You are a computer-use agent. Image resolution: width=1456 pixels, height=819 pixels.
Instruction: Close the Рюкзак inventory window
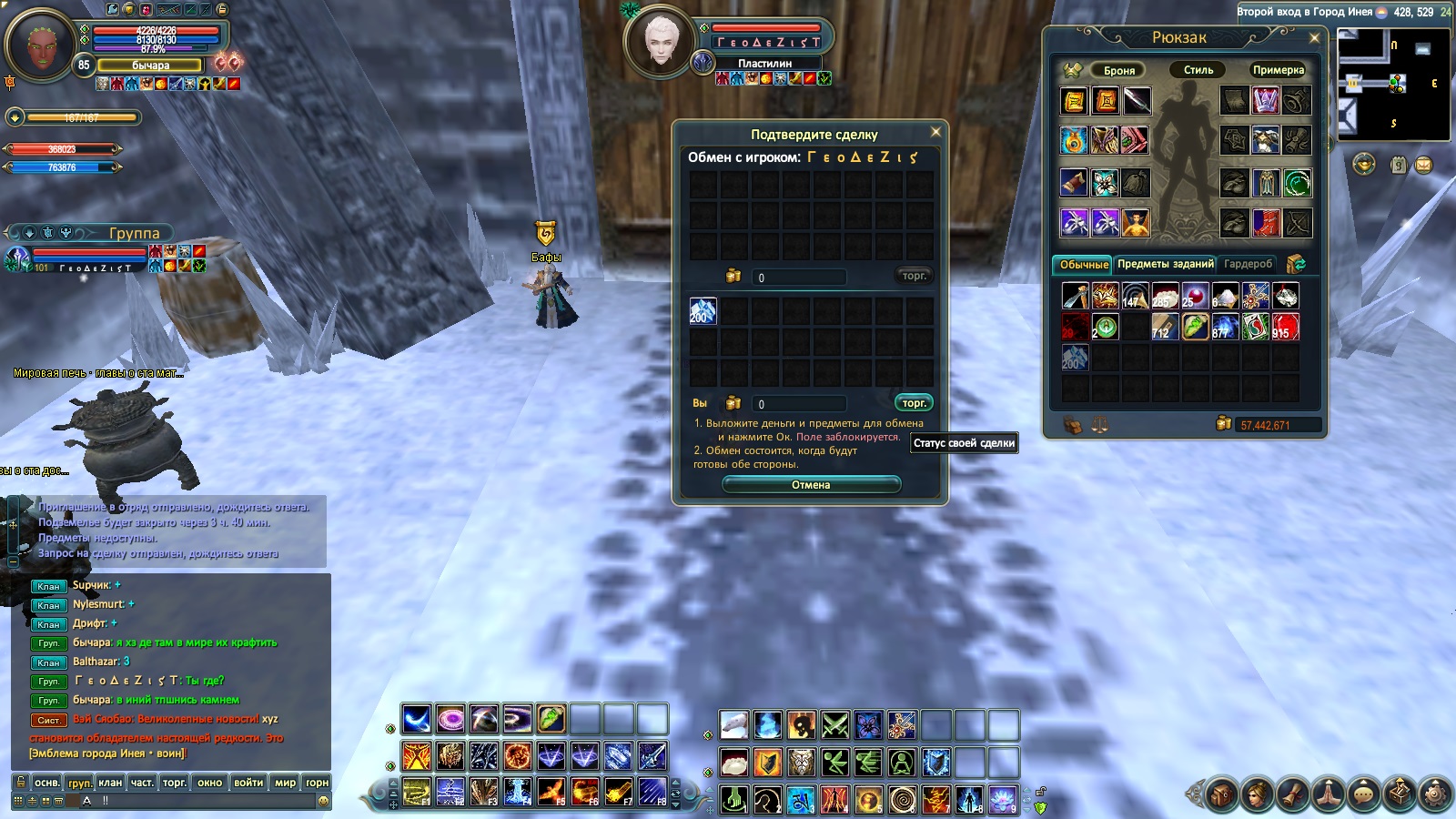point(1314,38)
